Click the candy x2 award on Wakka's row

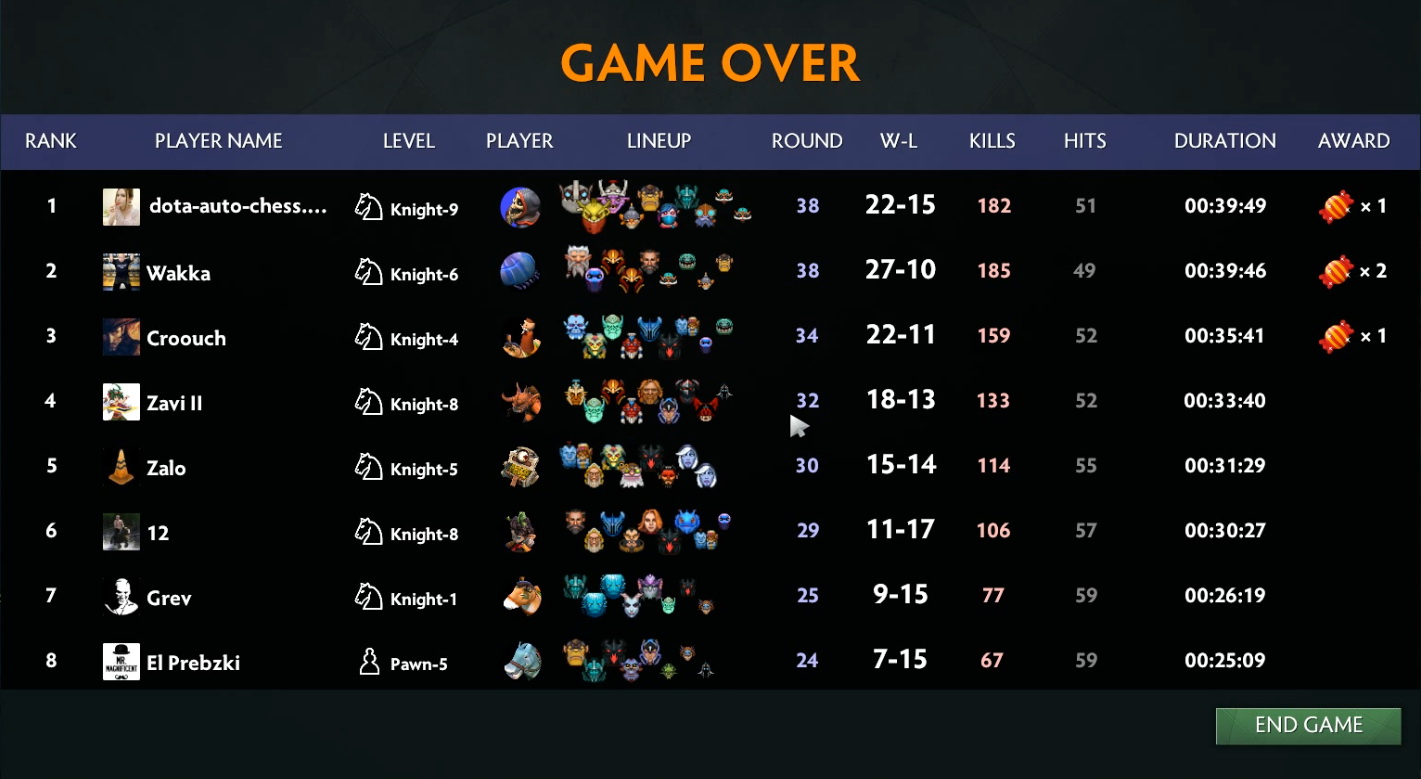[x=1336, y=271]
